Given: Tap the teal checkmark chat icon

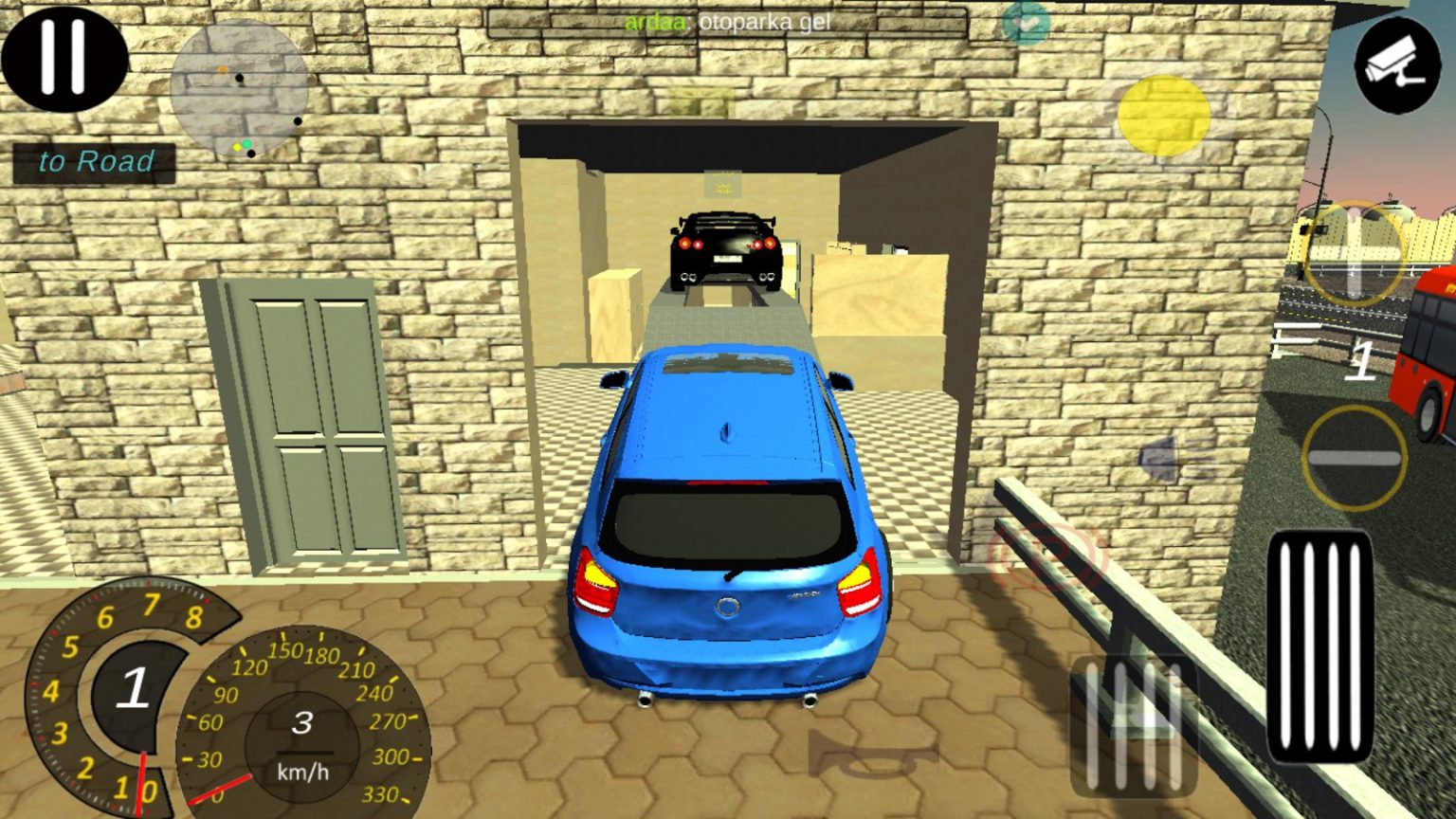Looking at the screenshot, I should [1024, 24].
